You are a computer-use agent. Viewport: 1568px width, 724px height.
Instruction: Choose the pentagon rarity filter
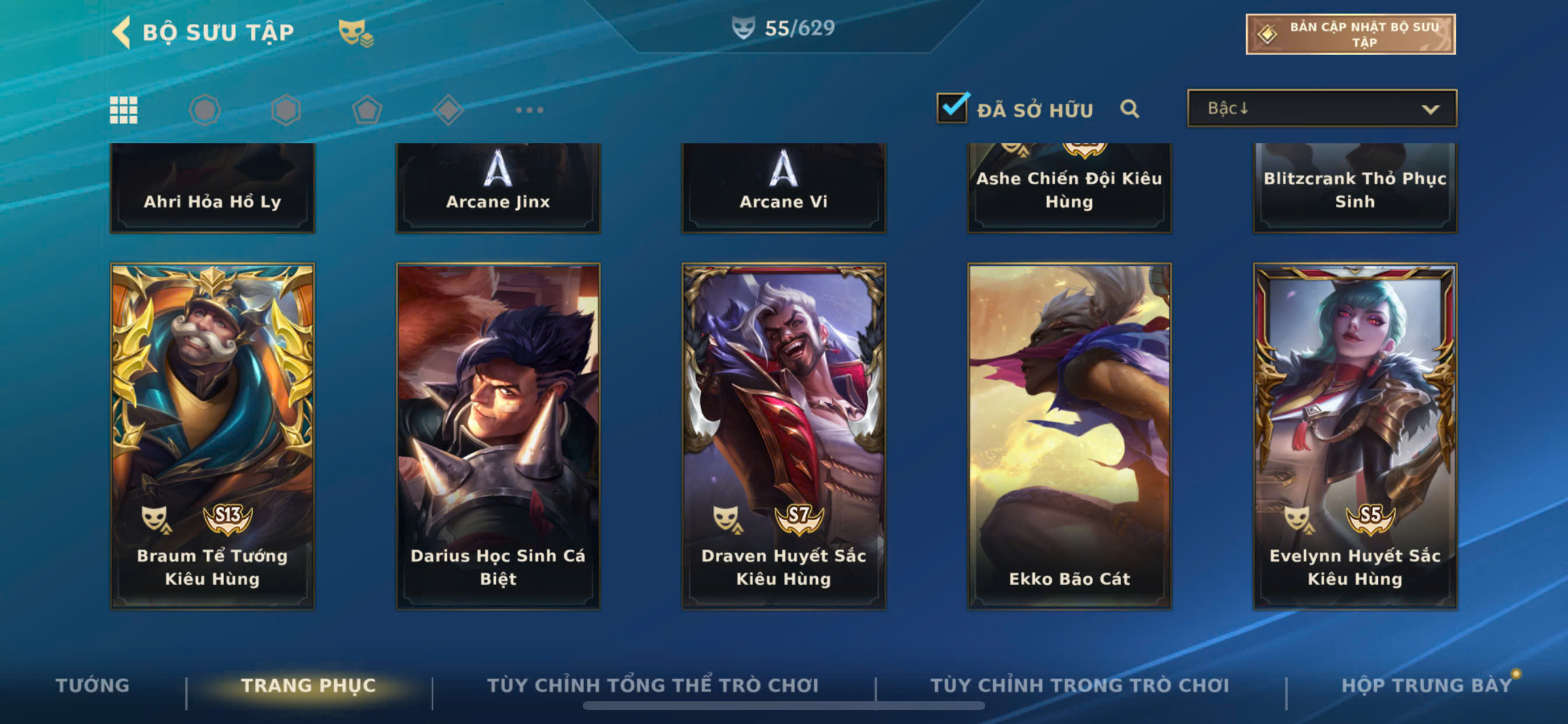367,110
